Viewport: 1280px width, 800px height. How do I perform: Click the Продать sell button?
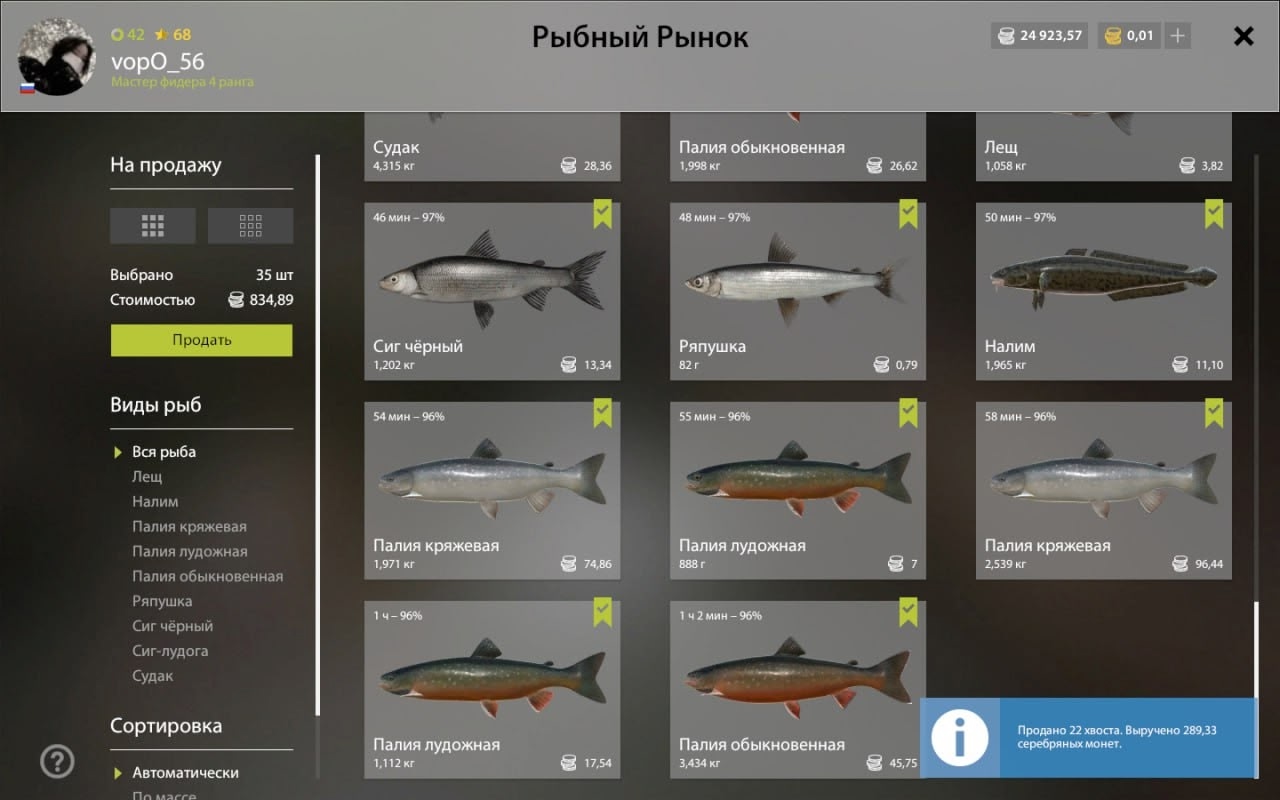[x=201, y=340]
